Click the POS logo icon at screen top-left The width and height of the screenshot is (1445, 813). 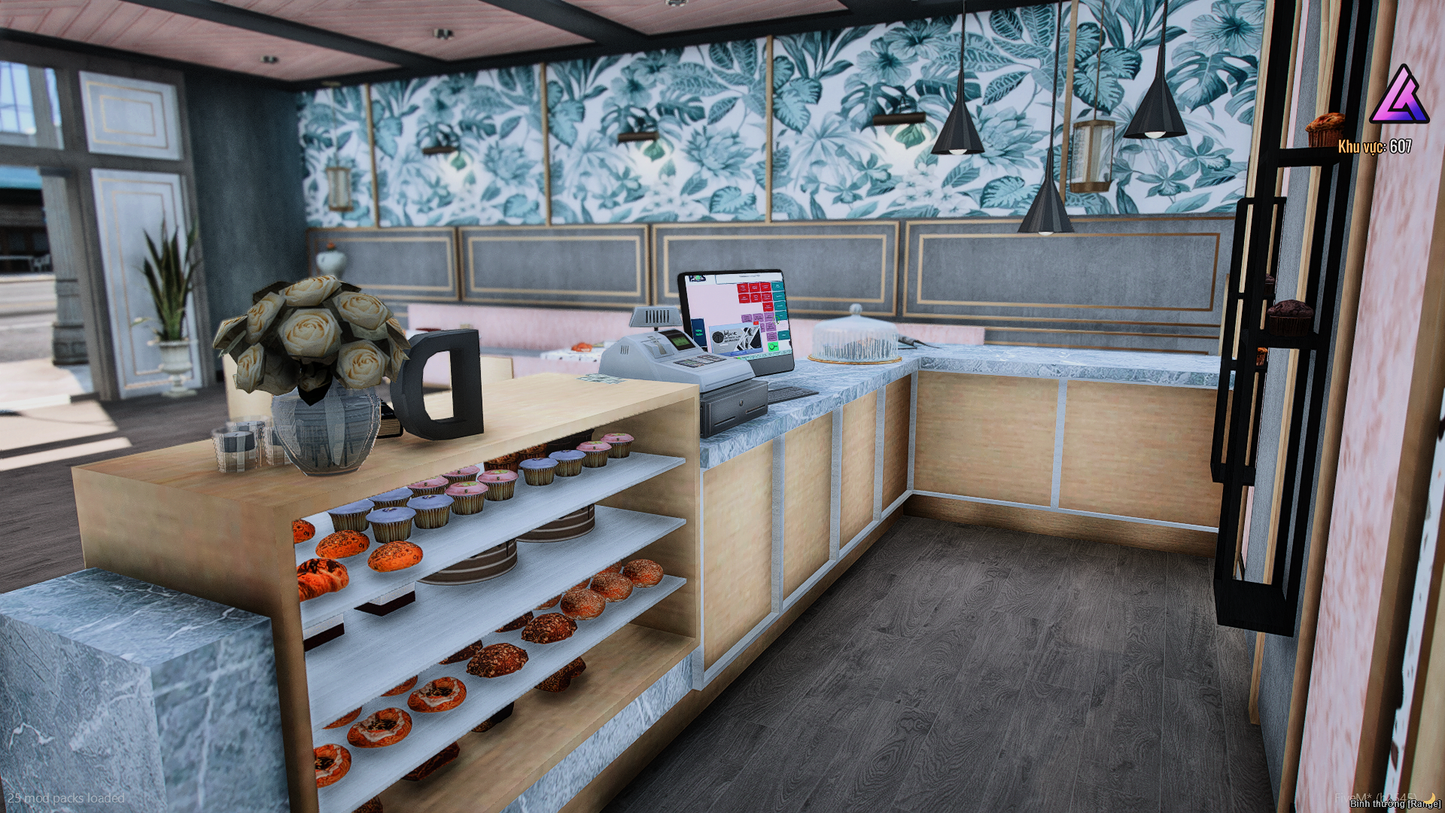click(697, 276)
